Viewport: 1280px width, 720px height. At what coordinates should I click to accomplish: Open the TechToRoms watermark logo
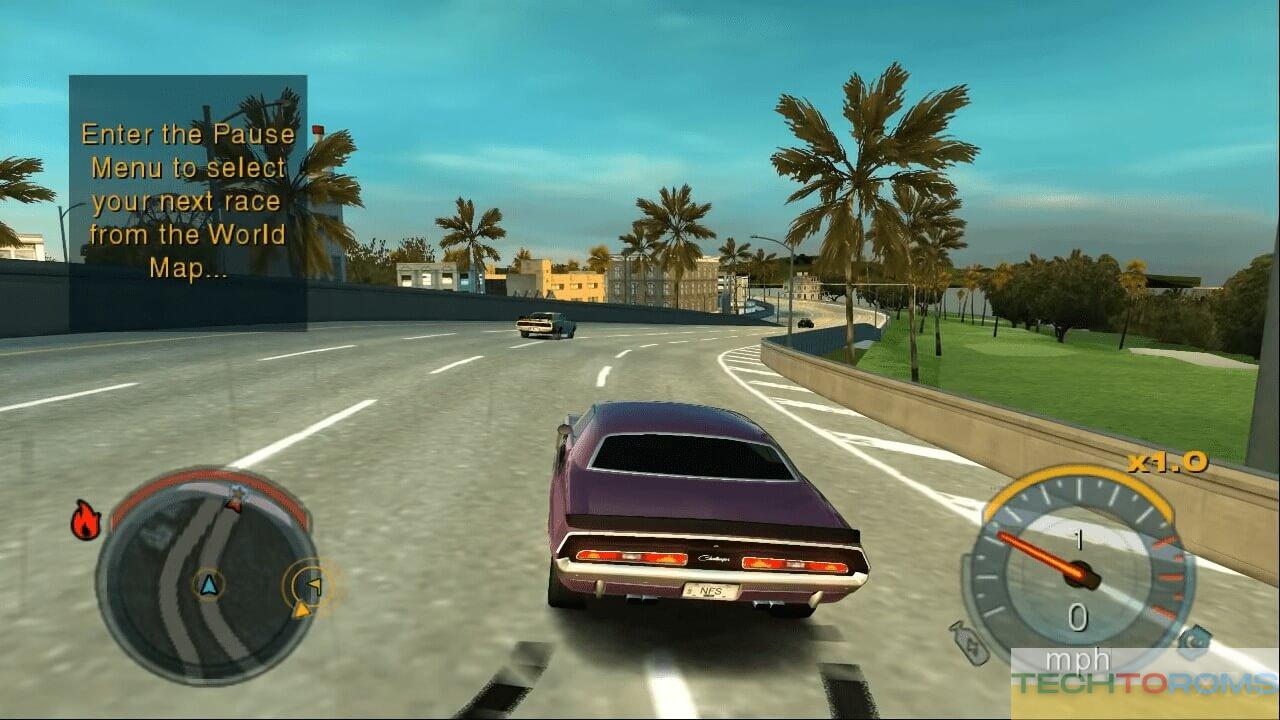tap(1144, 683)
